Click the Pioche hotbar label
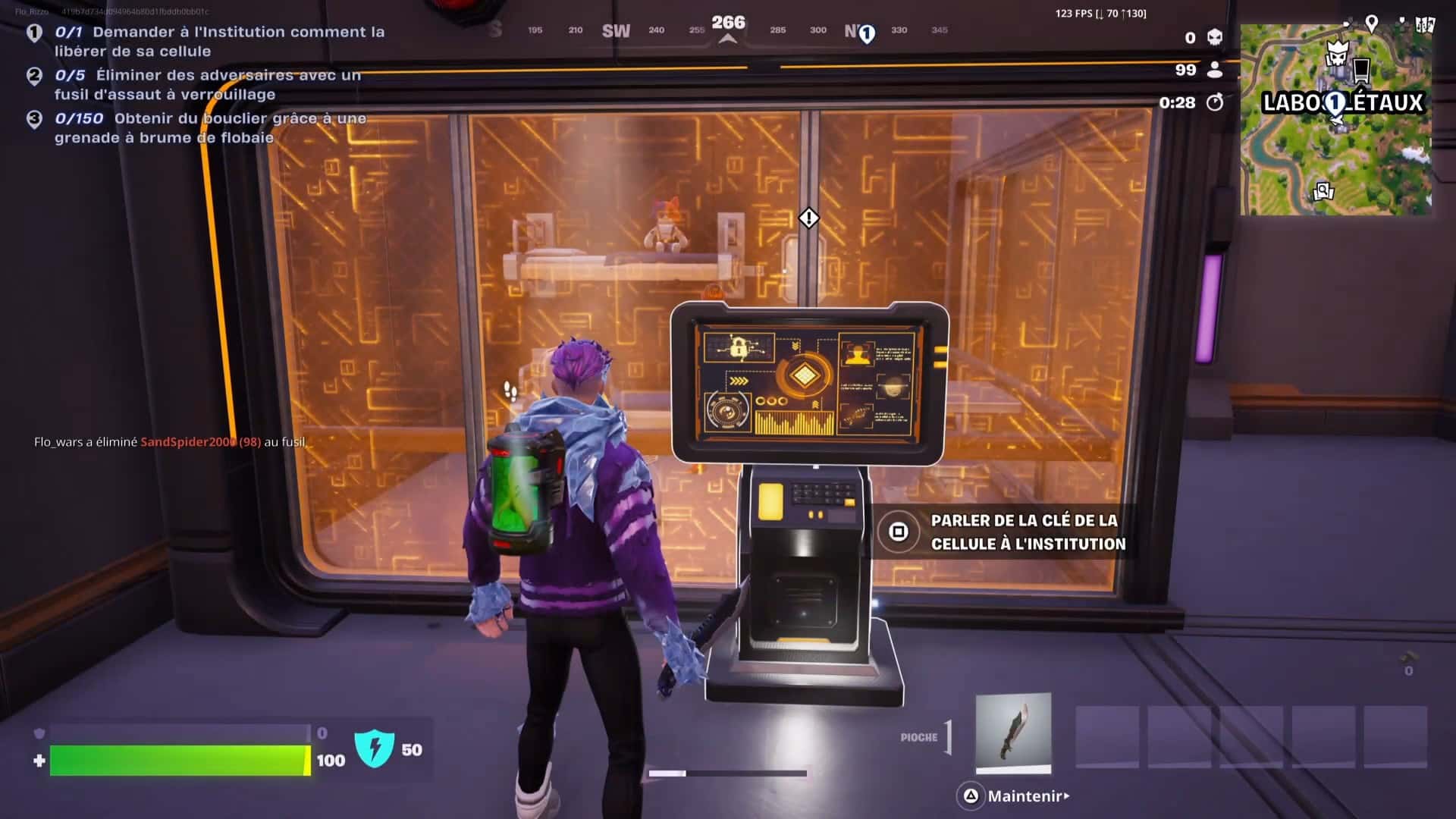 tap(919, 736)
